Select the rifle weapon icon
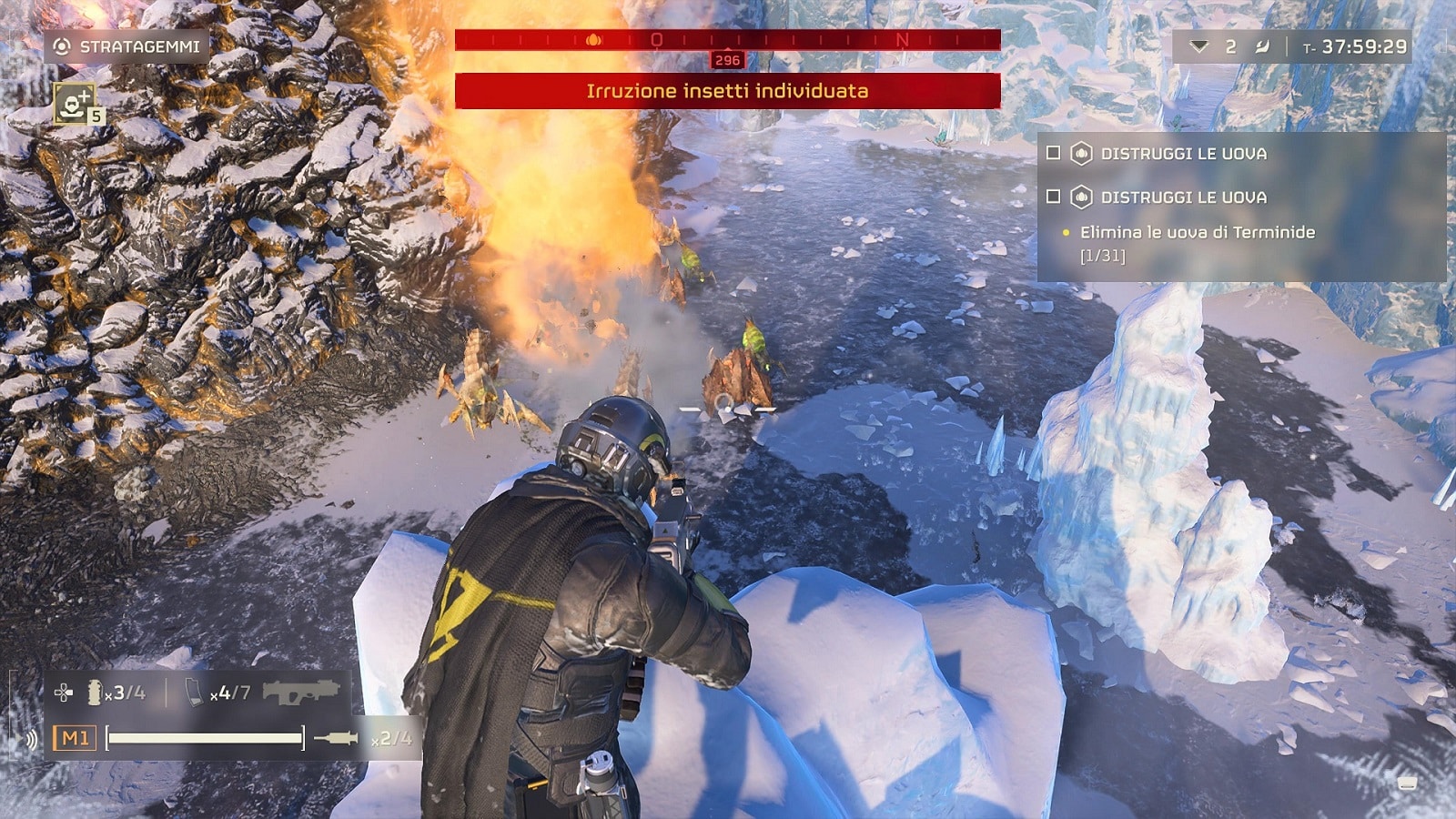 (x=300, y=692)
